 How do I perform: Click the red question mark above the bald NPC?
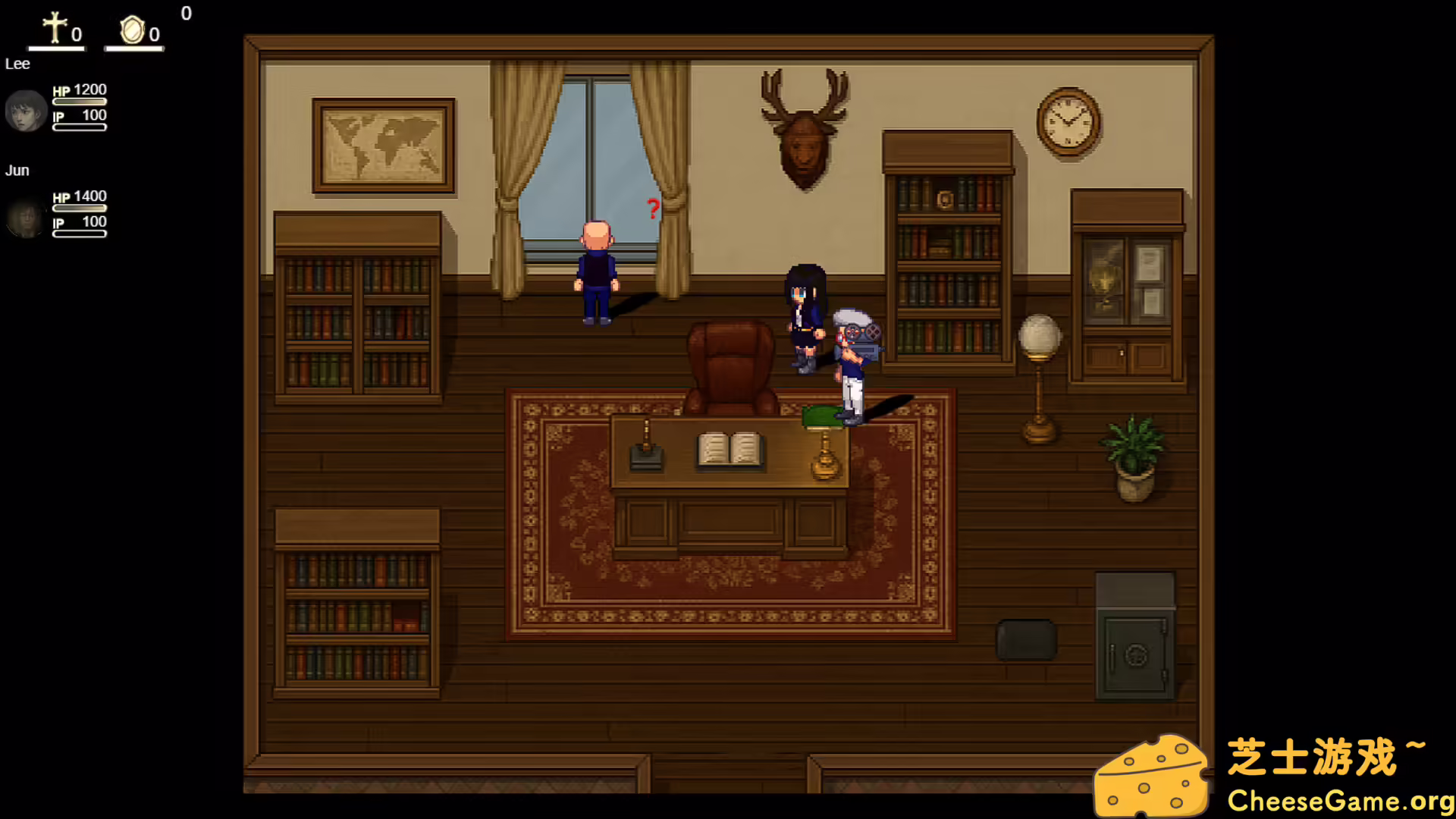[652, 209]
